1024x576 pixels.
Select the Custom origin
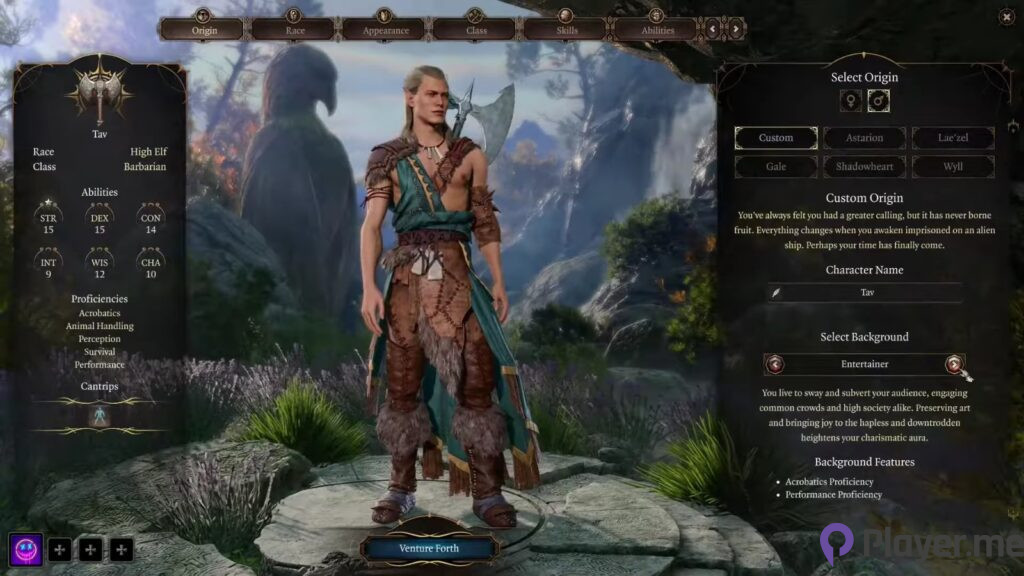[x=776, y=138]
